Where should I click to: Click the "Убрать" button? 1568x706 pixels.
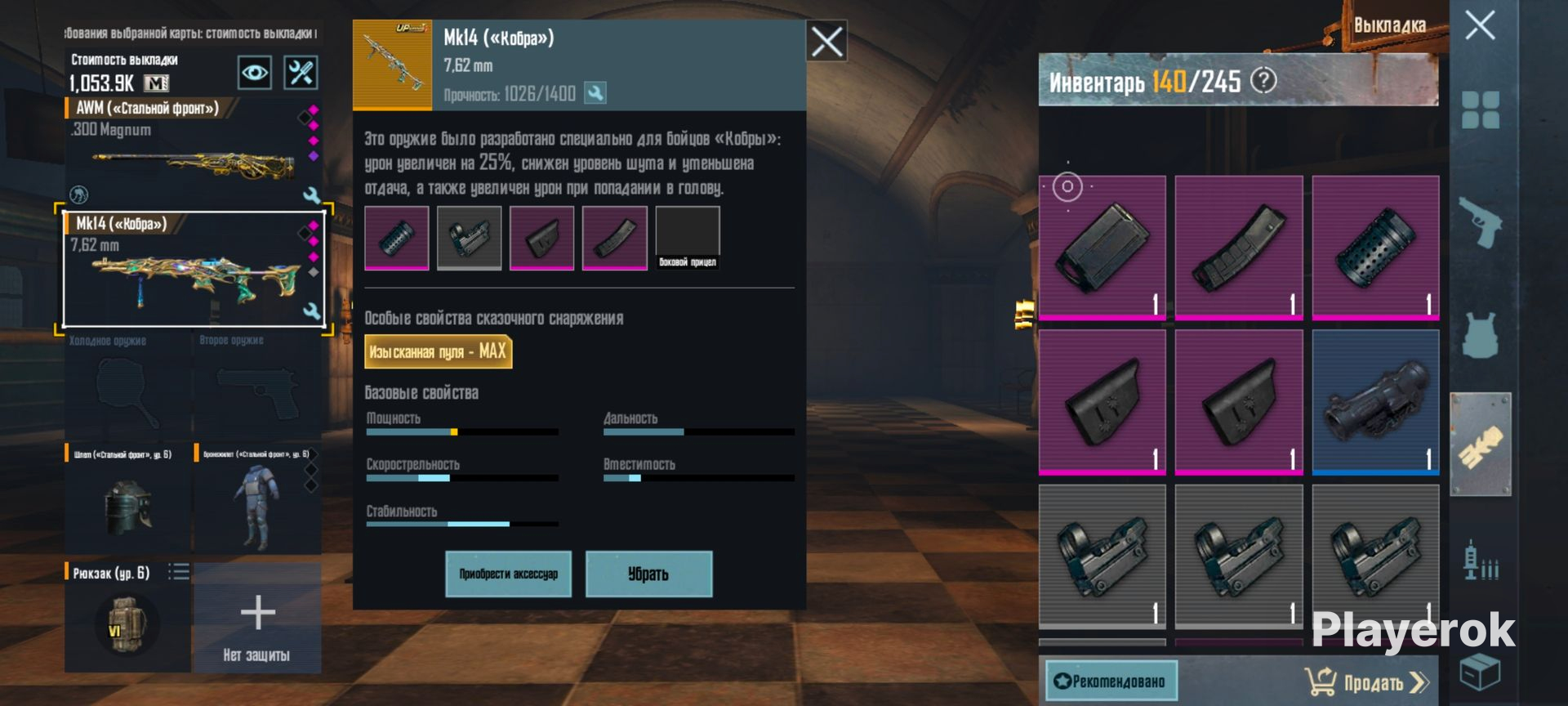648,574
